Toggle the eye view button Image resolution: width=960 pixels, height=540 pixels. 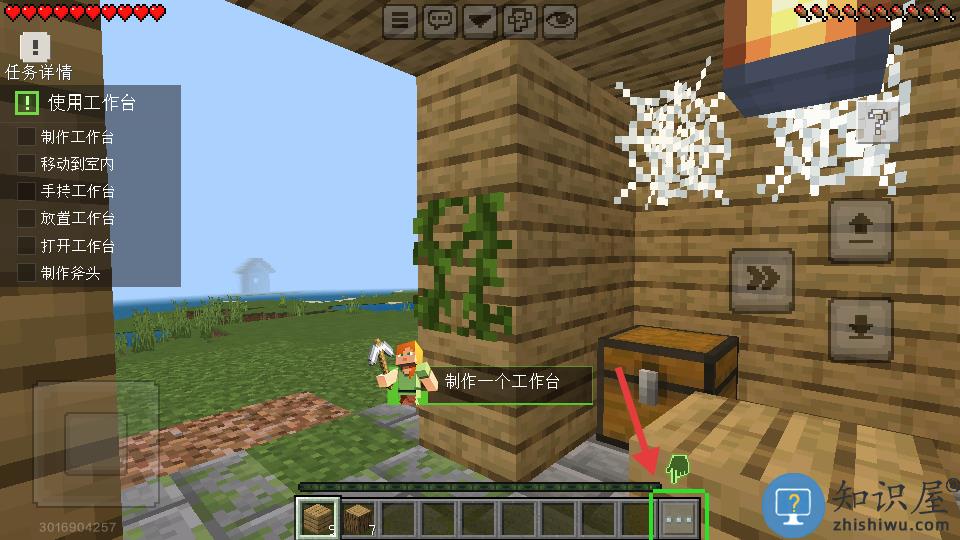560,20
